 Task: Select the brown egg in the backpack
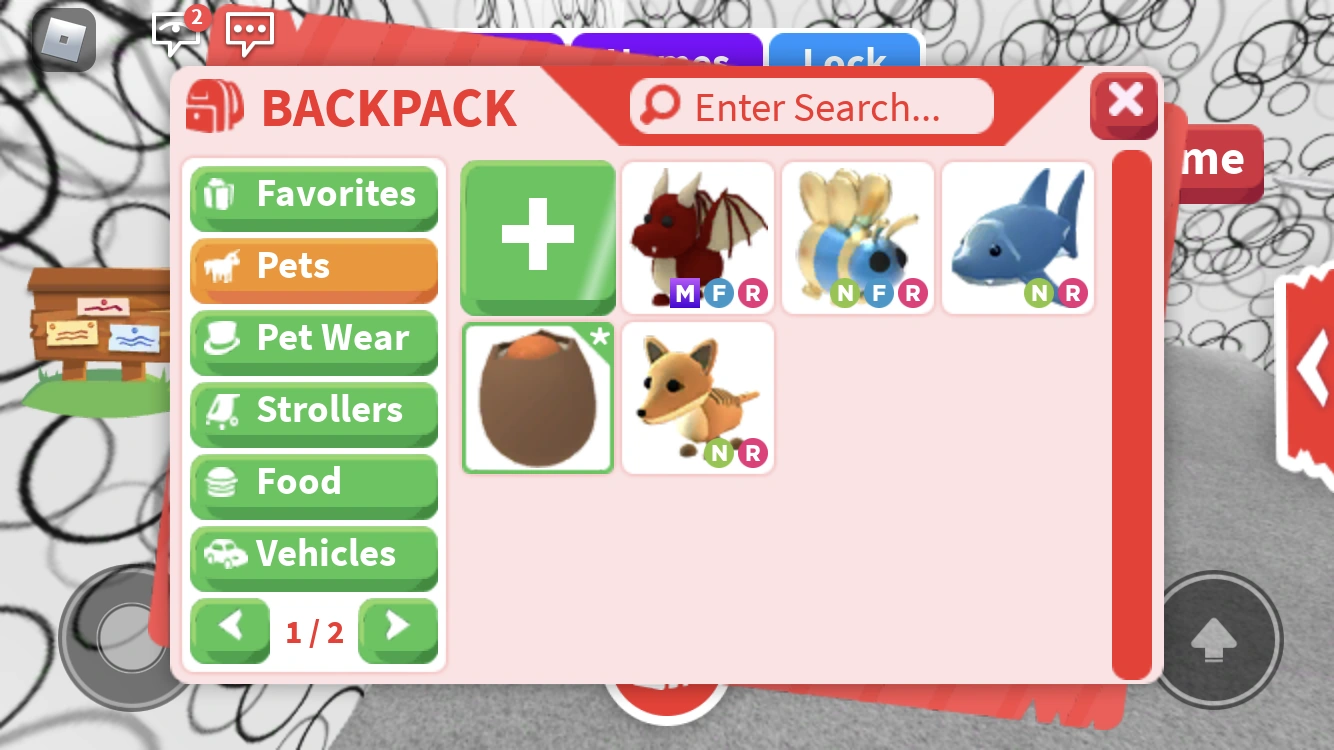click(x=537, y=397)
